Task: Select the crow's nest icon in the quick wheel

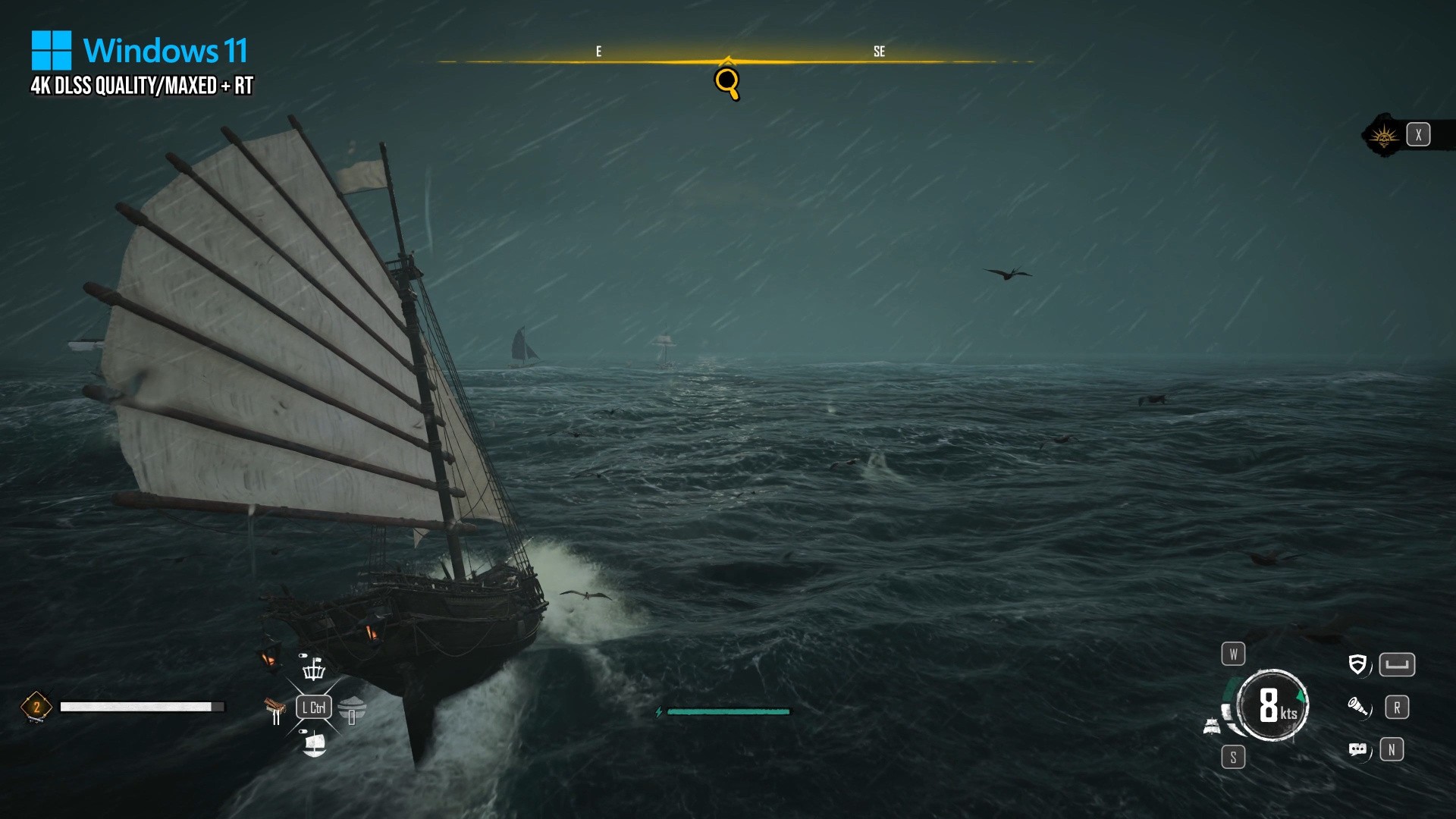Action: [x=313, y=669]
